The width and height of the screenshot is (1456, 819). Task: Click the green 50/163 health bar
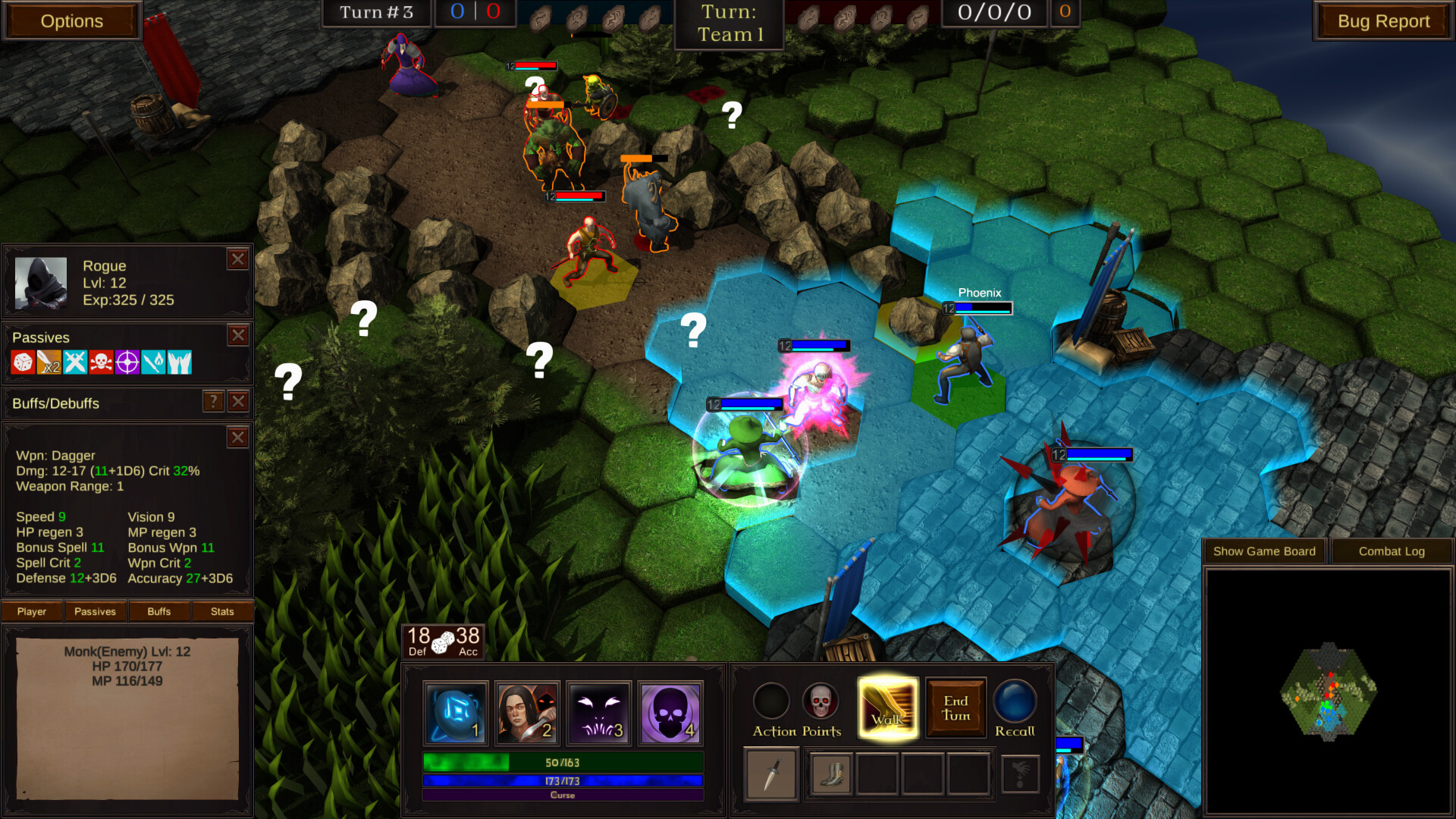(562, 763)
